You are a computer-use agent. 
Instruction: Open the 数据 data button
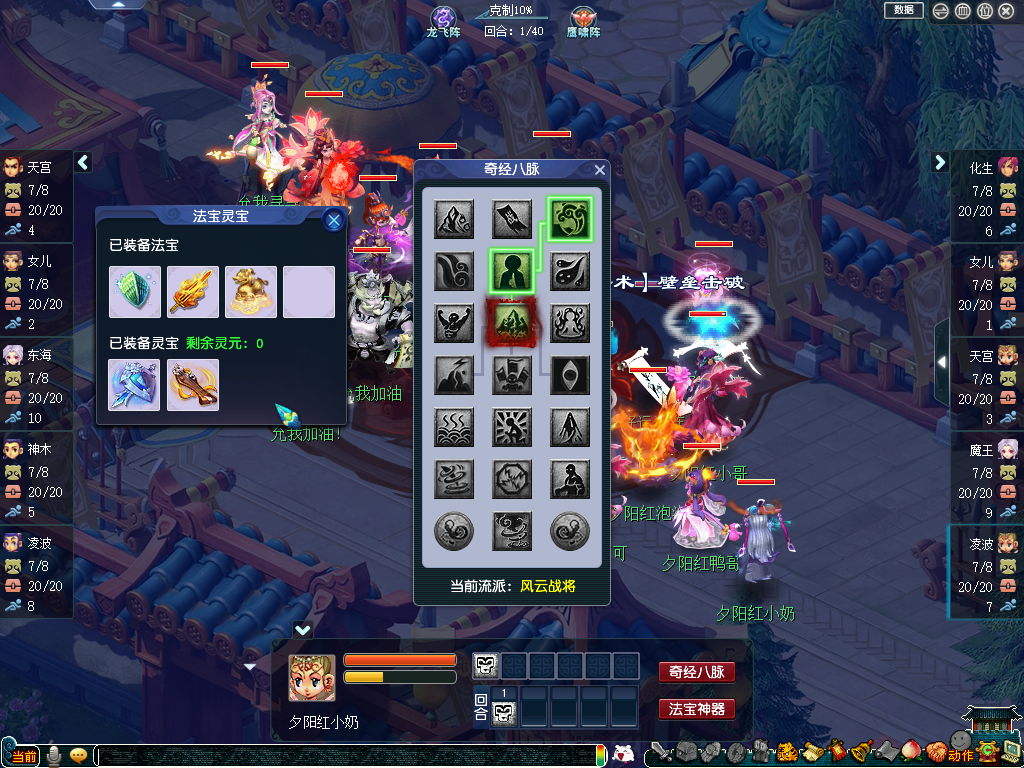pos(903,10)
